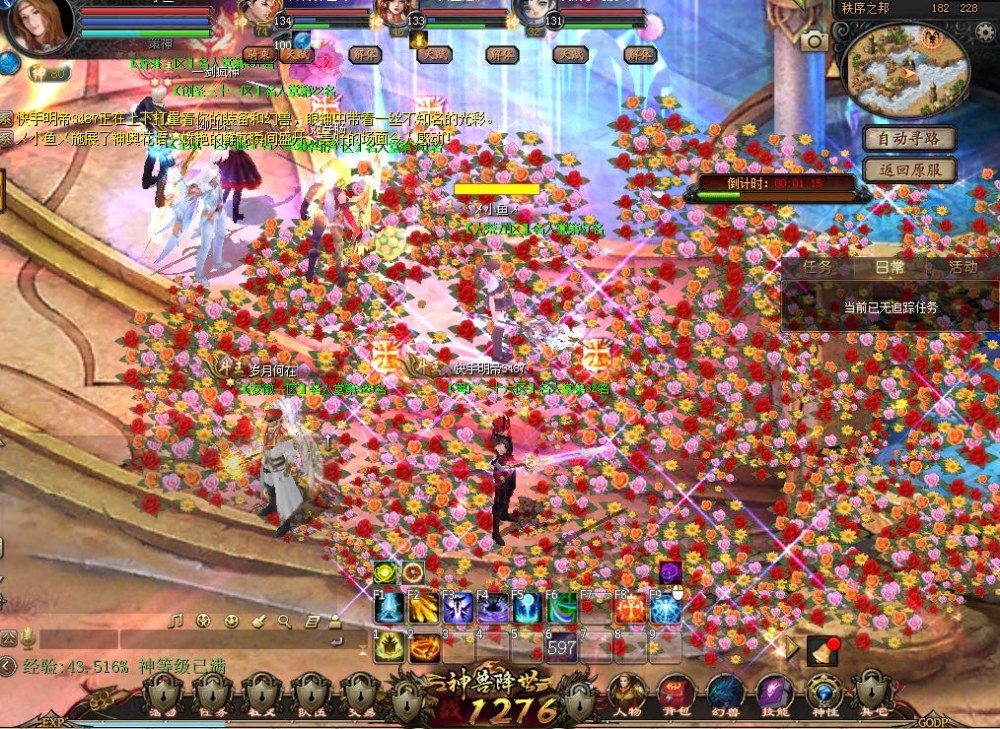Open the 背包 backpack
The width and height of the screenshot is (1000, 729).
click(675, 694)
